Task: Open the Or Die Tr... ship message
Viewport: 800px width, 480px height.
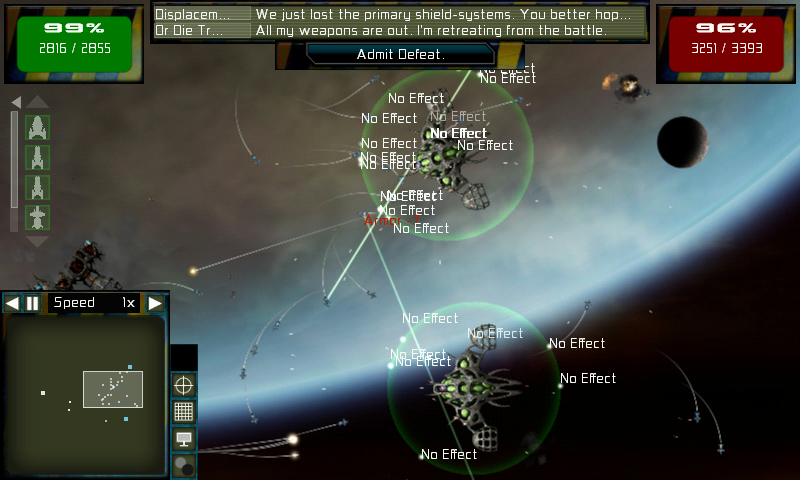Action: pyautogui.click(x=202, y=30)
